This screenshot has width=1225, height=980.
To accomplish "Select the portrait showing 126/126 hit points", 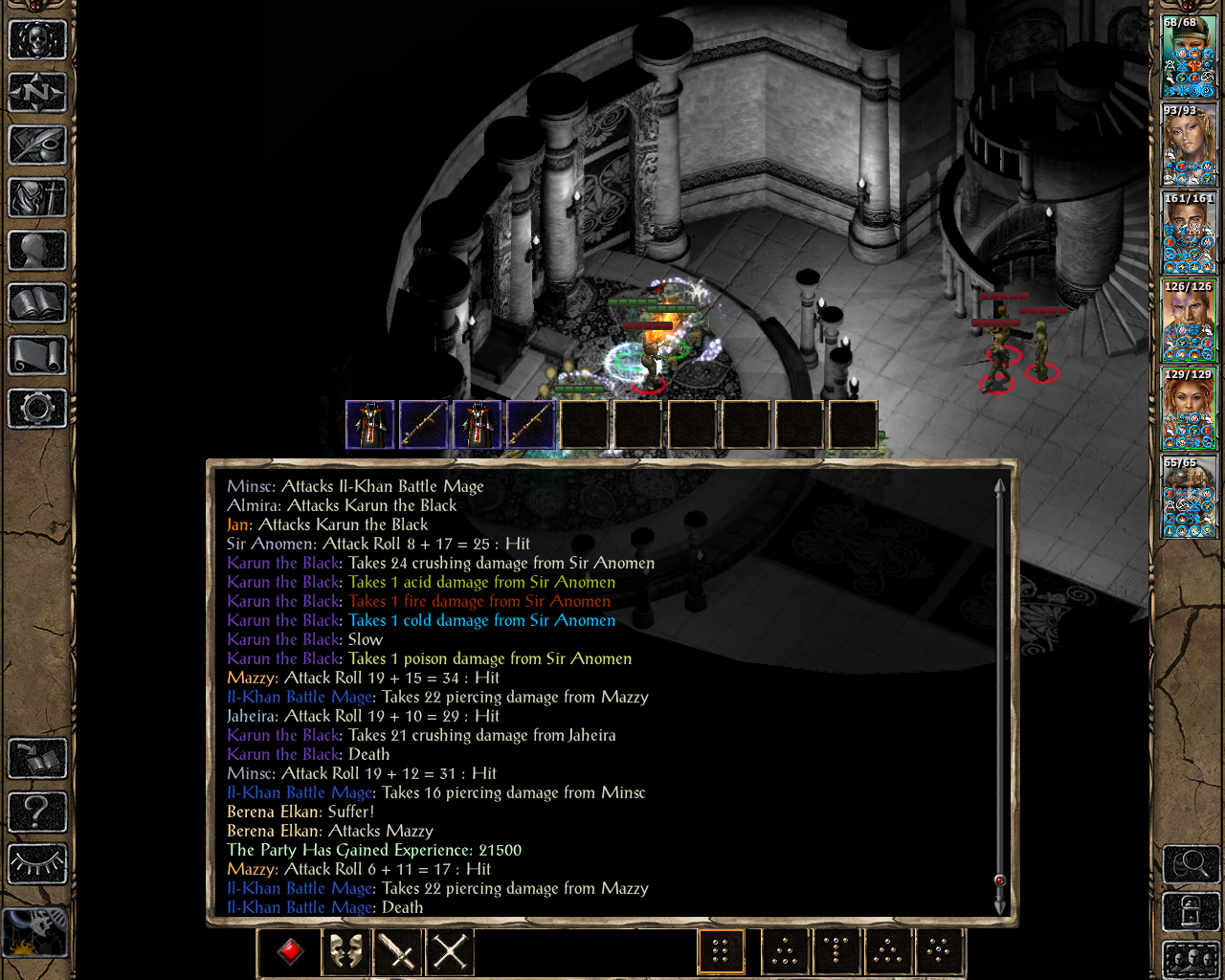I will [1189, 322].
